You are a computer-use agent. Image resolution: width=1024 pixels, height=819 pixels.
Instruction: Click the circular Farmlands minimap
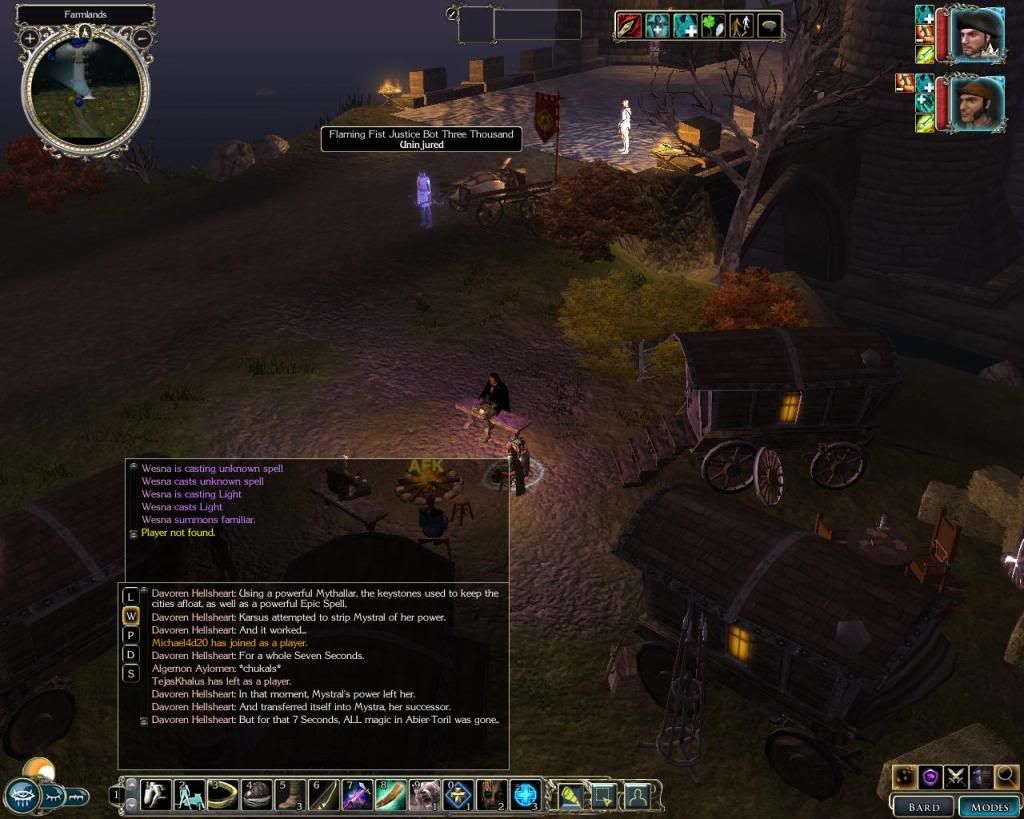(x=85, y=90)
